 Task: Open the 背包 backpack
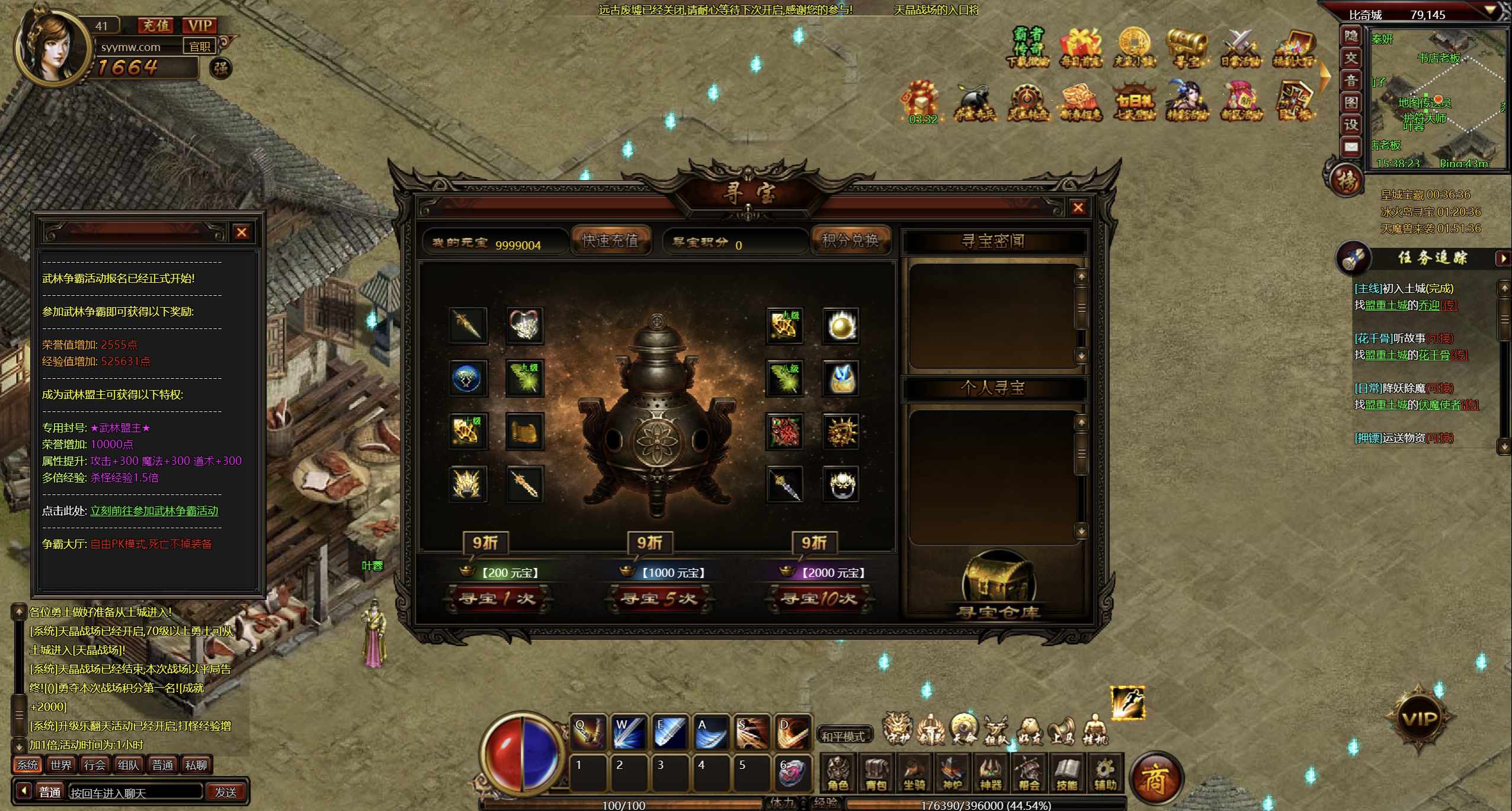[x=876, y=774]
